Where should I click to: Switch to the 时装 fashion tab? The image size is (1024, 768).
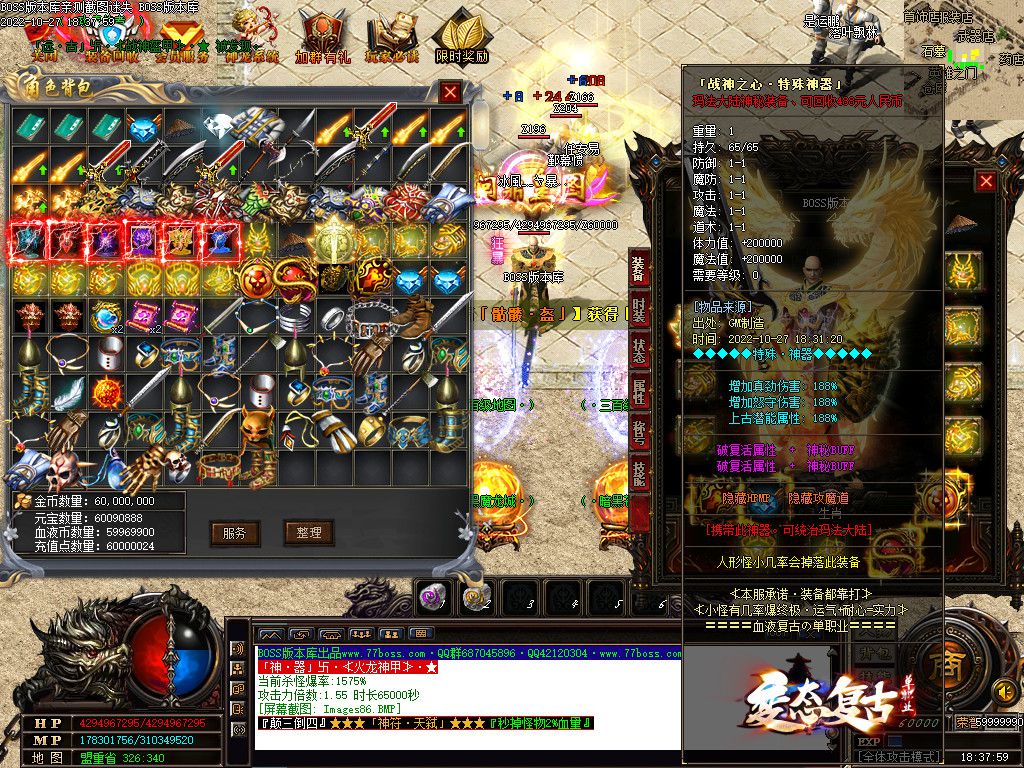[x=638, y=311]
